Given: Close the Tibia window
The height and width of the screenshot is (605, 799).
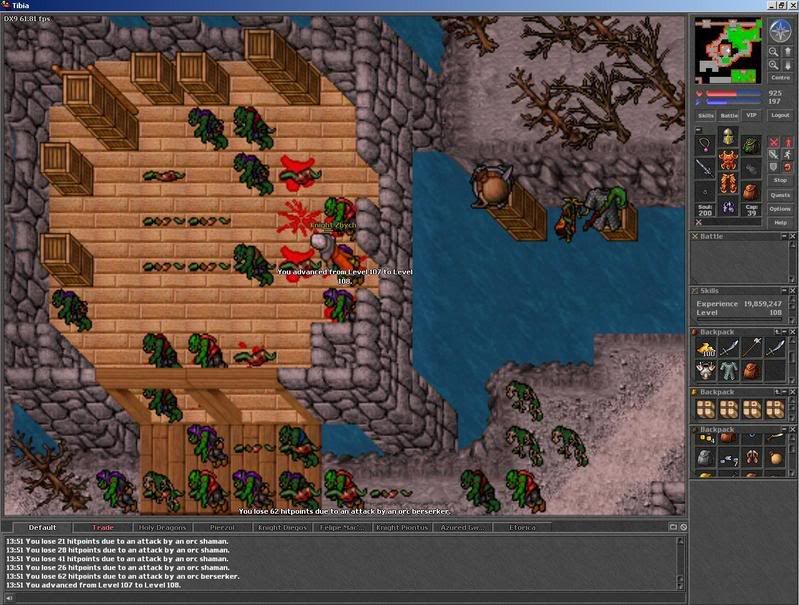Looking at the screenshot, I should [789, 6].
